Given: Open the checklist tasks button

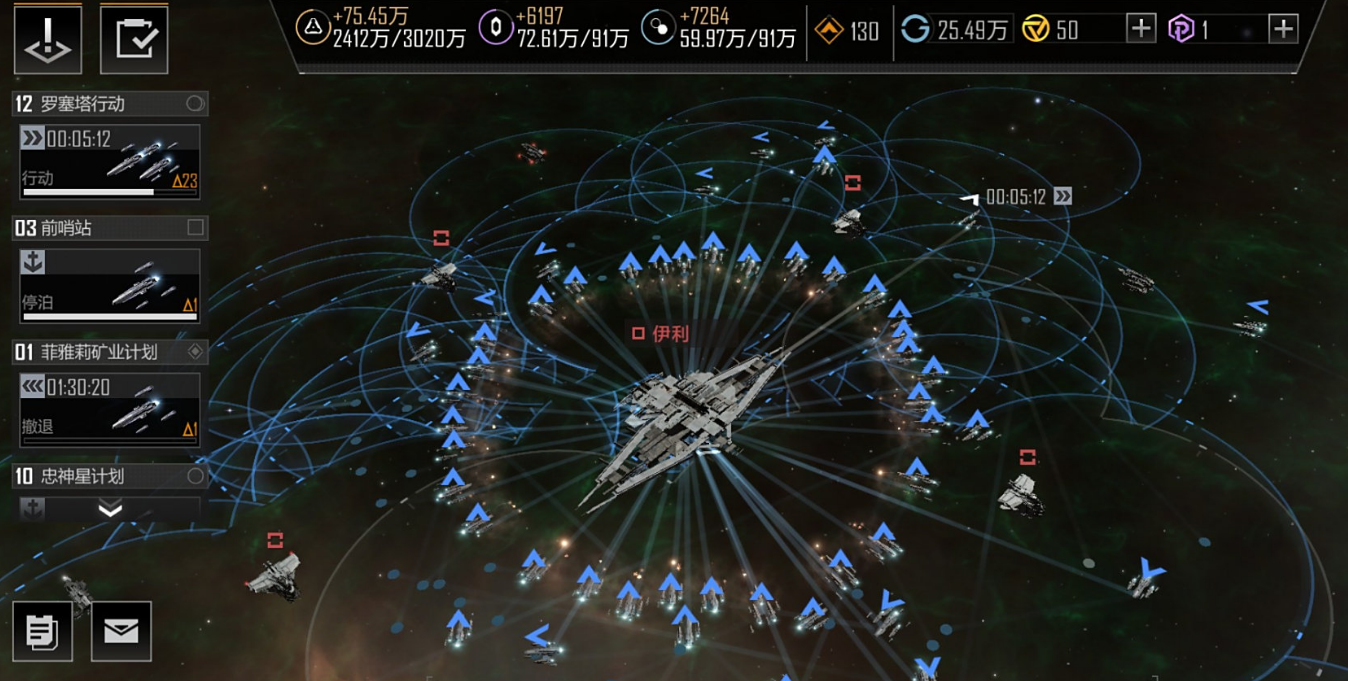Looking at the screenshot, I should pyautogui.click(x=134, y=39).
